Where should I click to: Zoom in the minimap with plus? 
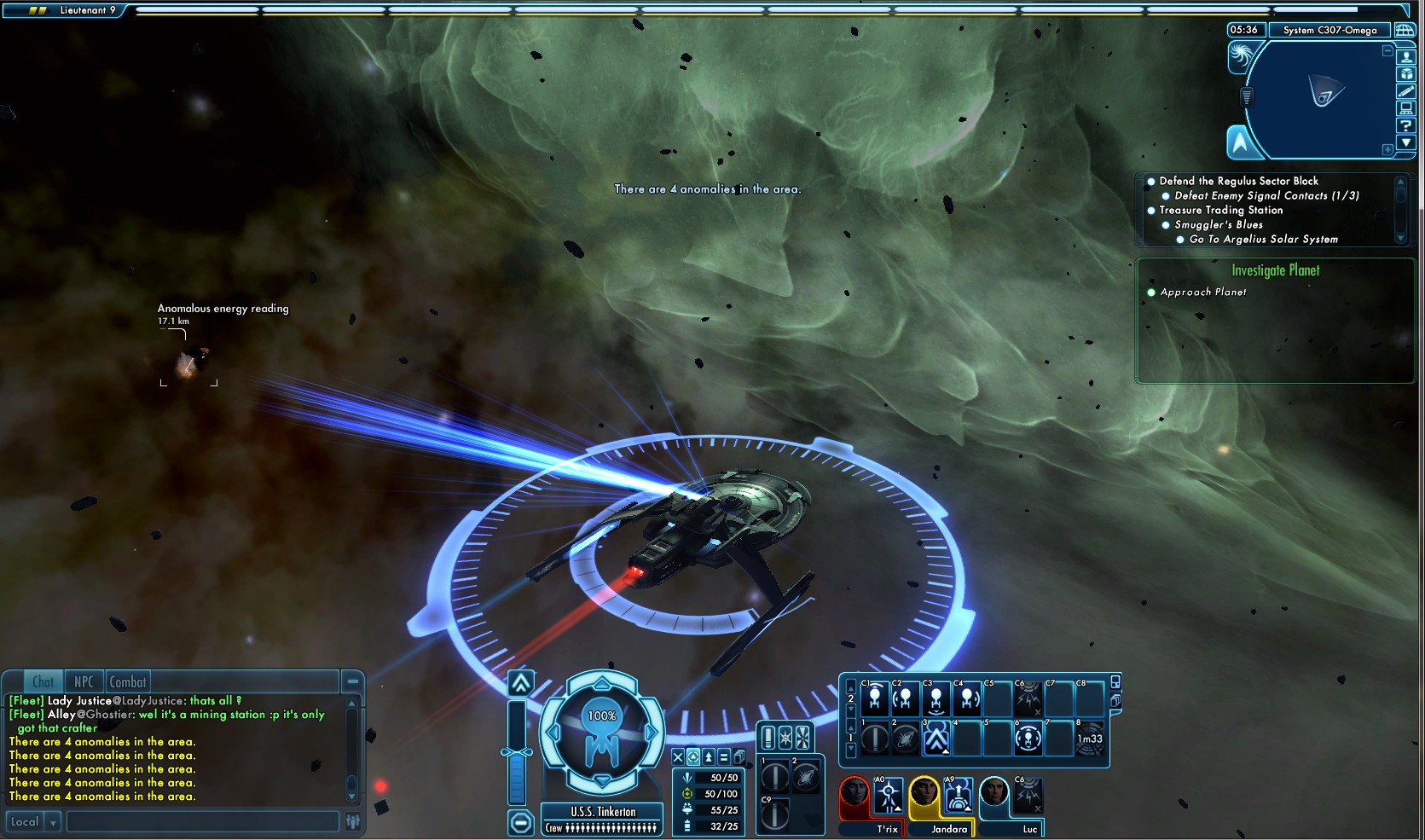(1387, 149)
